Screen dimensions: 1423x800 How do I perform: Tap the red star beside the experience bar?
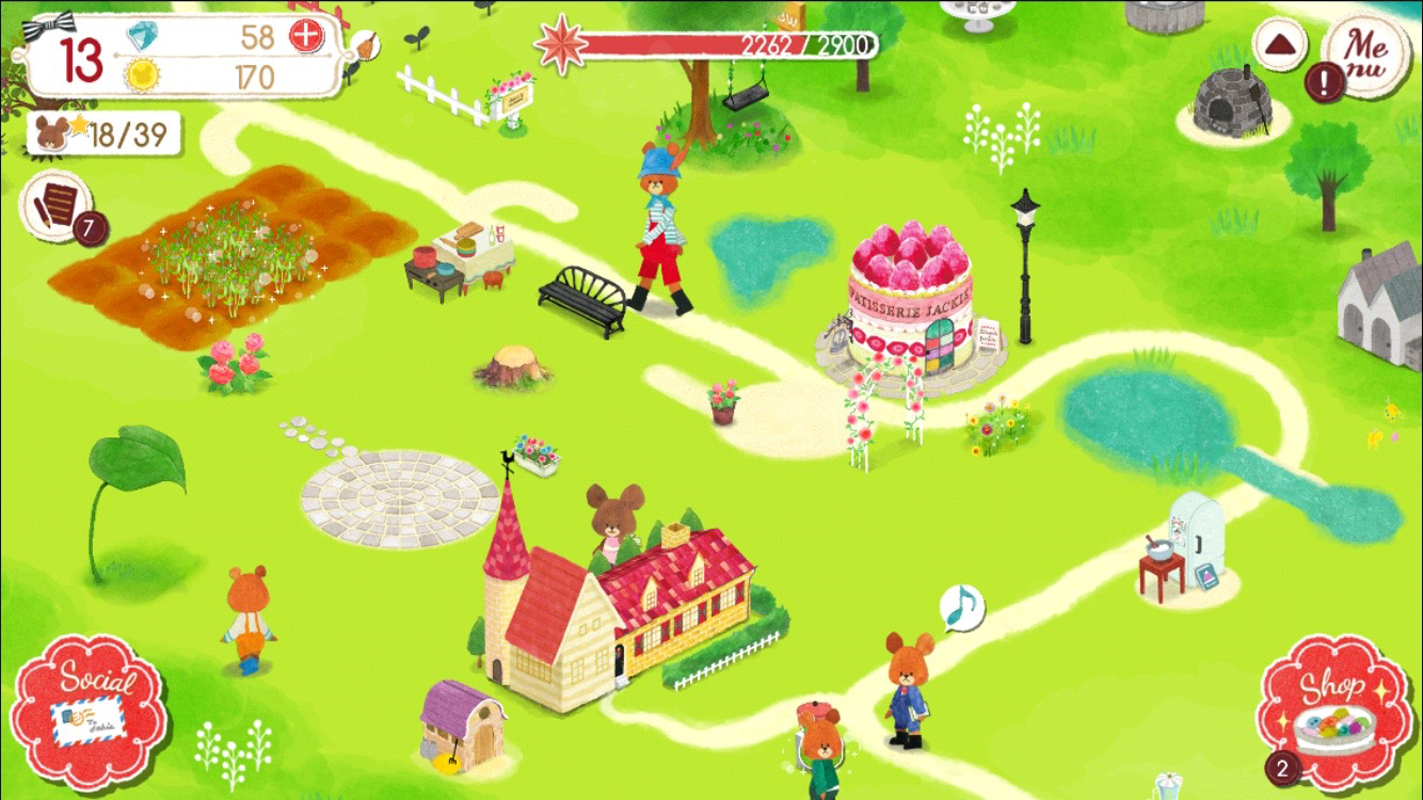(x=560, y=45)
